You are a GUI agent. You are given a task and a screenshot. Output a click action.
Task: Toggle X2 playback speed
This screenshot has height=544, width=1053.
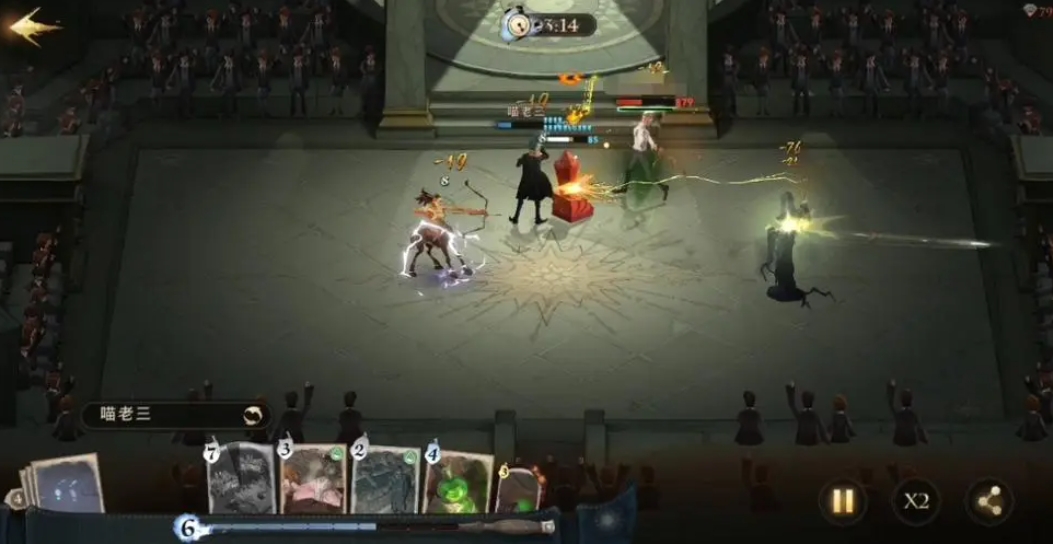tap(913, 501)
